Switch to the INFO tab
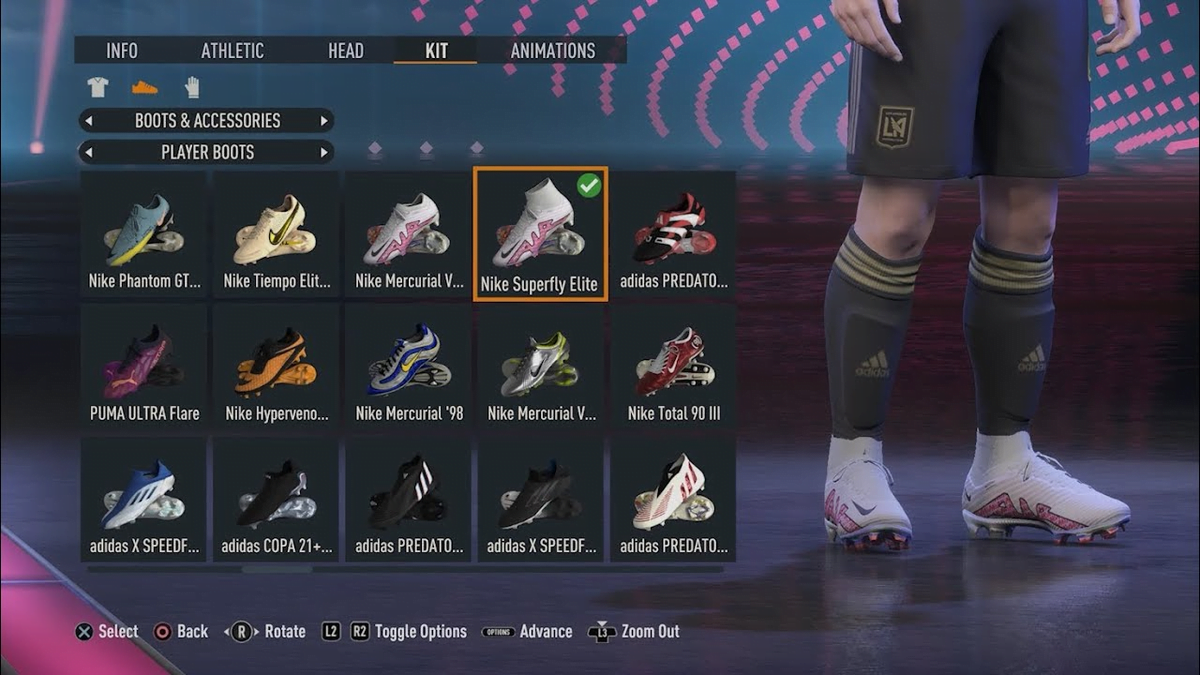Image resolution: width=1200 pixels, height=675 pixels. 122,51
